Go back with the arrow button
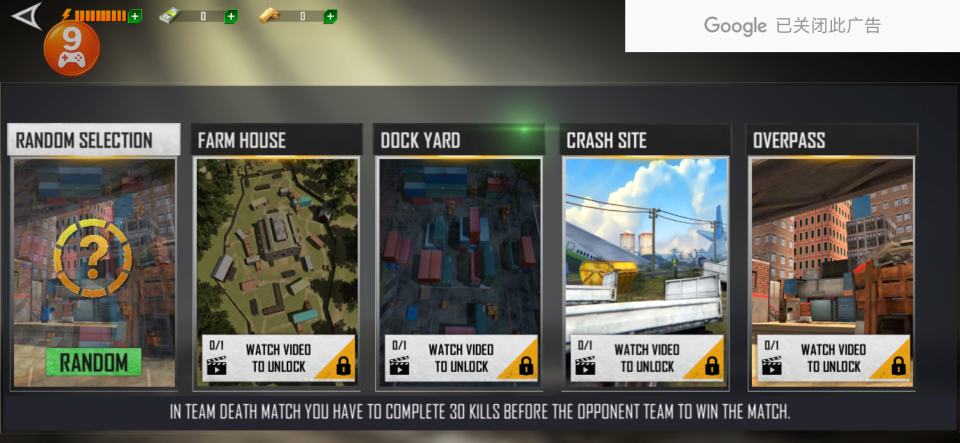960x443 pixels. click(28, 17)
